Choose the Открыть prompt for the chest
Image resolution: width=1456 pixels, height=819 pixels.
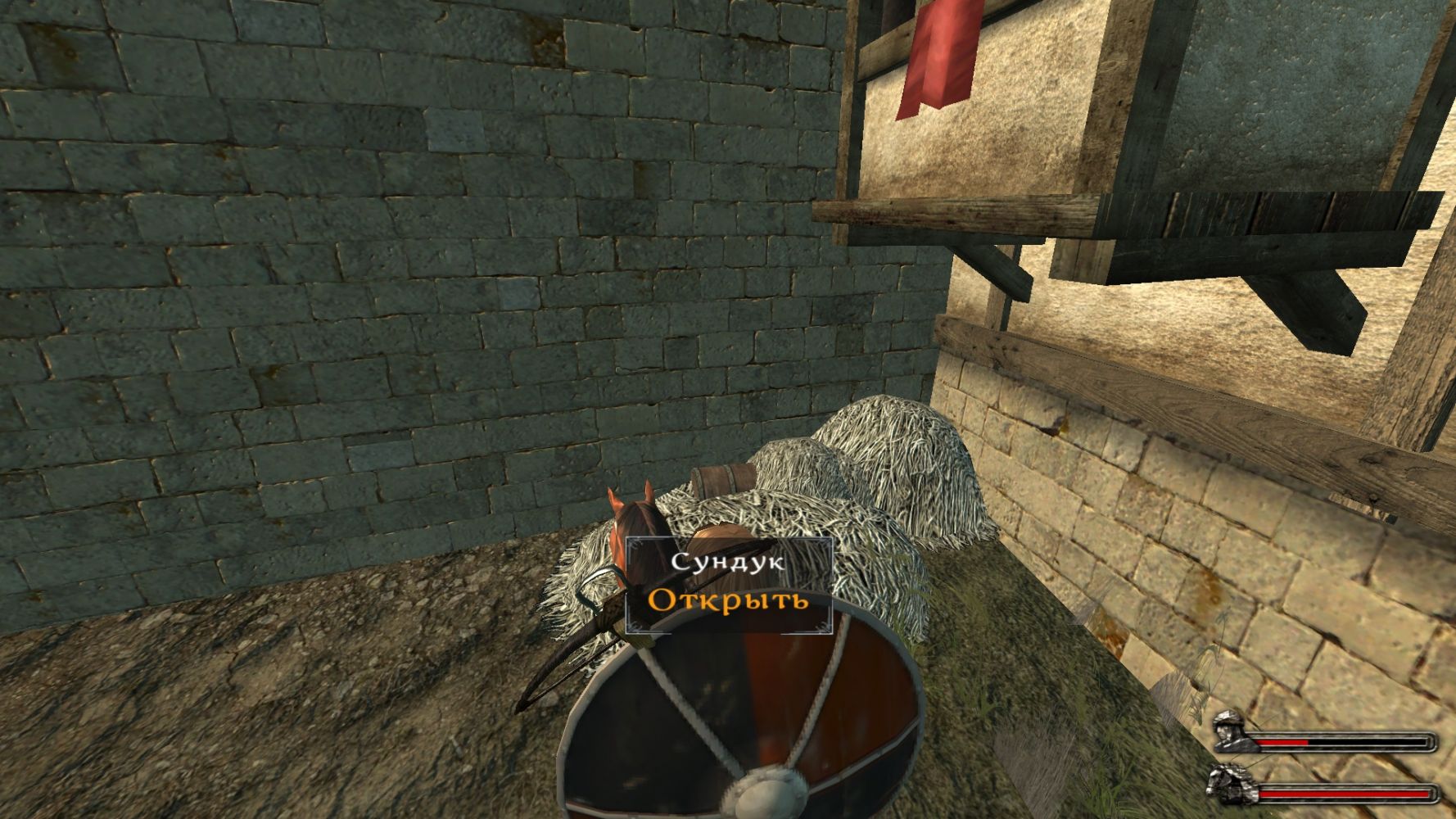coord(728,600)
